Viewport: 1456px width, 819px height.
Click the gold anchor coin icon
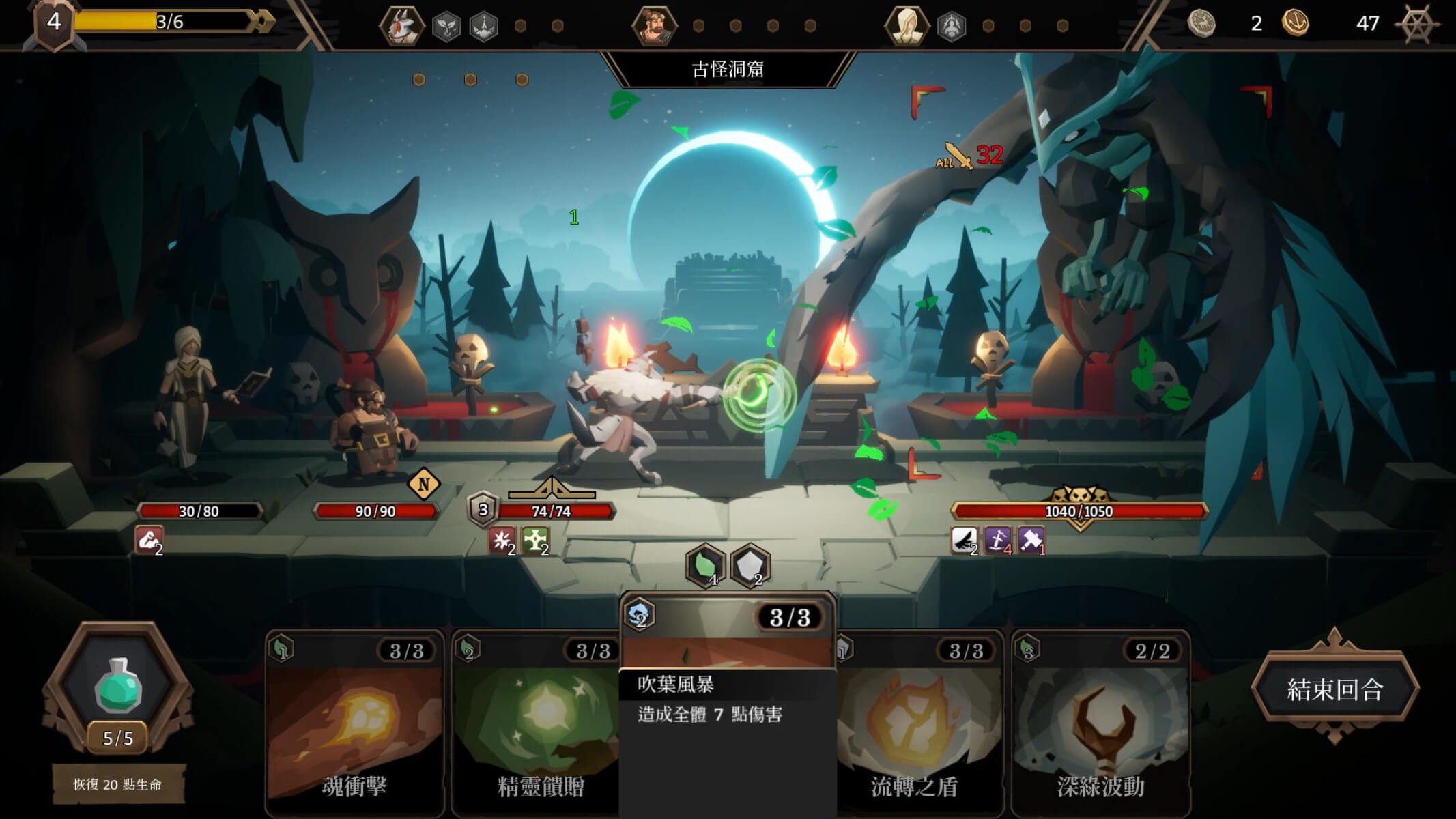click(x=1295, y=23)
